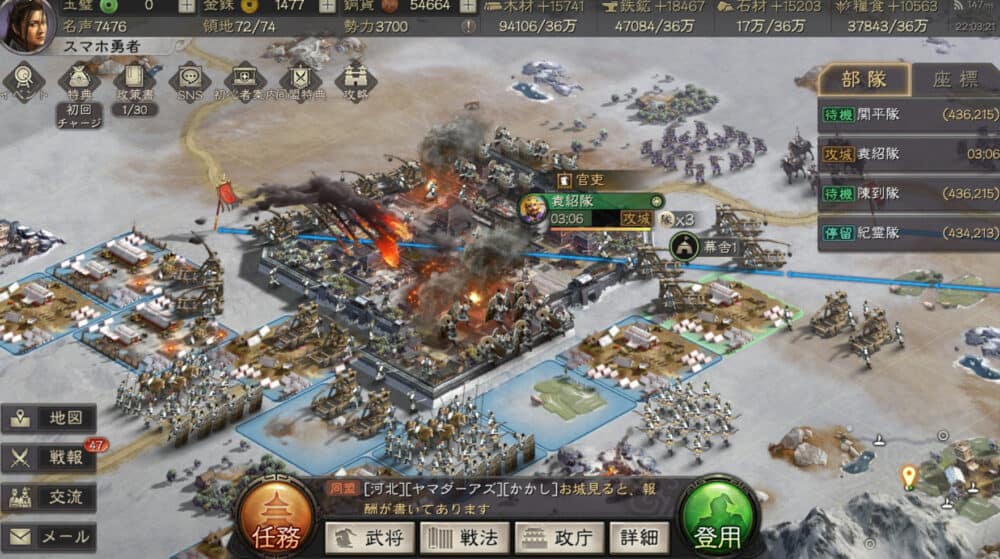The height and width of the screenshot is (559, 1000).
Task: Open the 戦法 tactics menu
Action: (464, 538)
